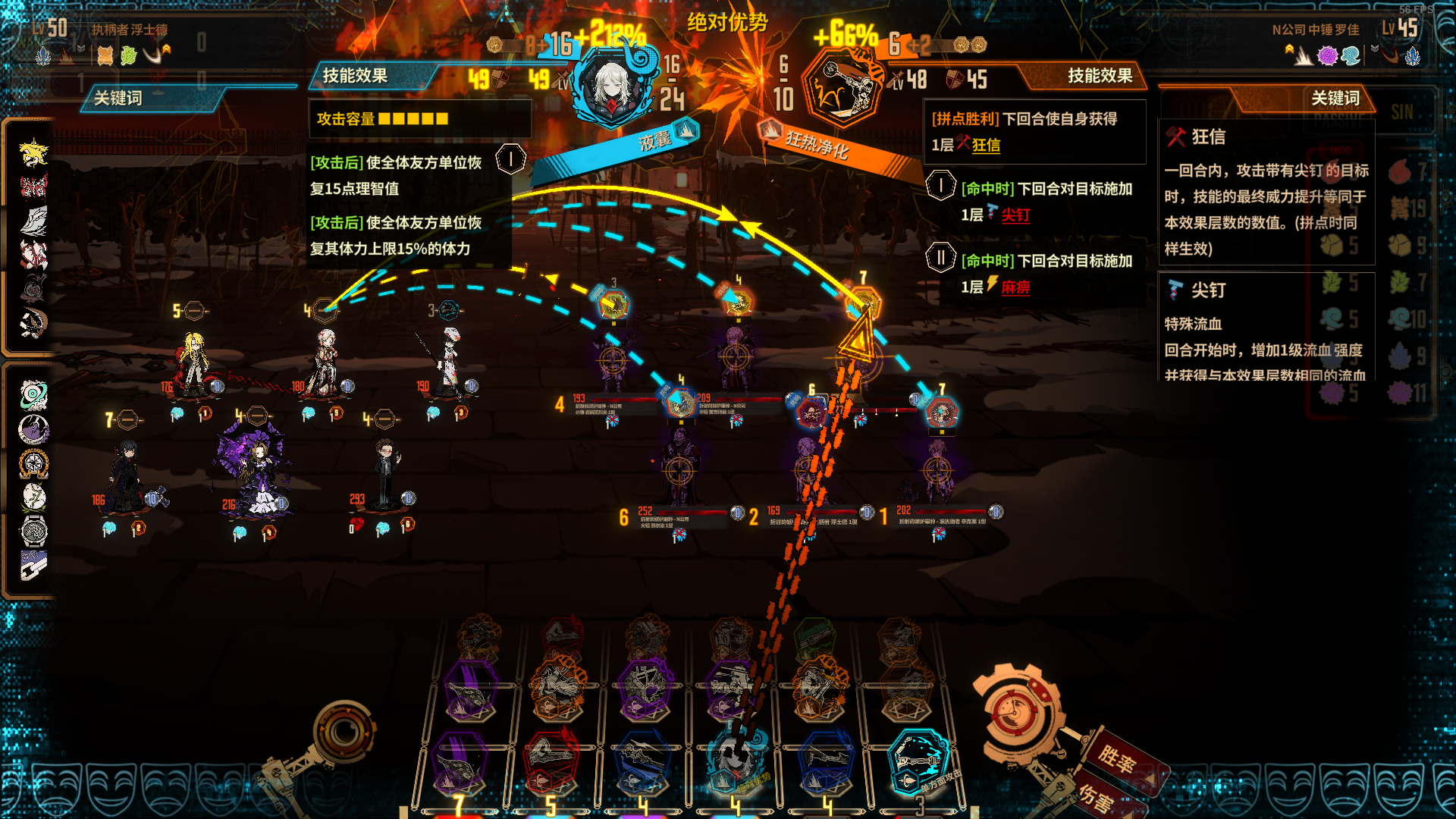This screenshot has height=819, width=1456.
Task: Select the right 技能效果 tab
Action: [1100, 76]
